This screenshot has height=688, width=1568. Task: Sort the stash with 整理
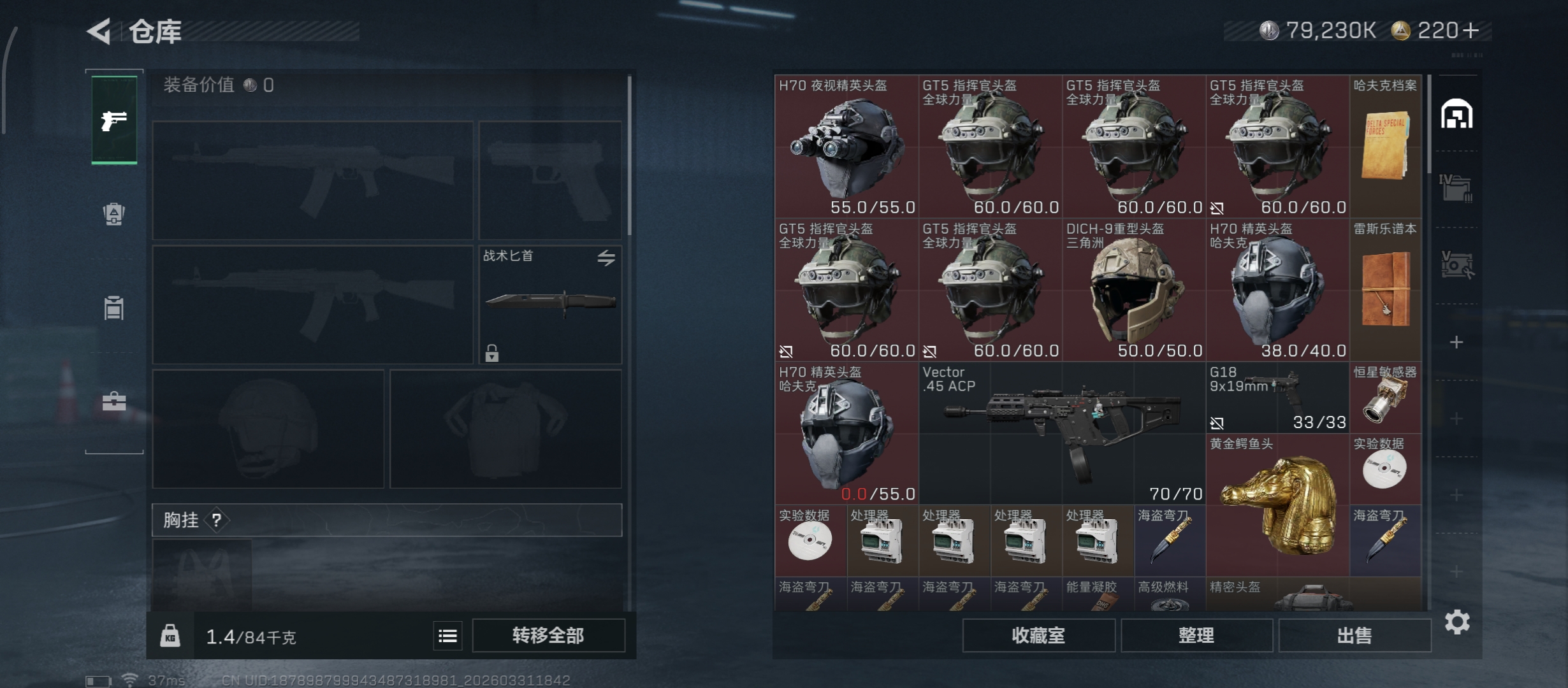pyautogui.click(x=1196, y=635)
